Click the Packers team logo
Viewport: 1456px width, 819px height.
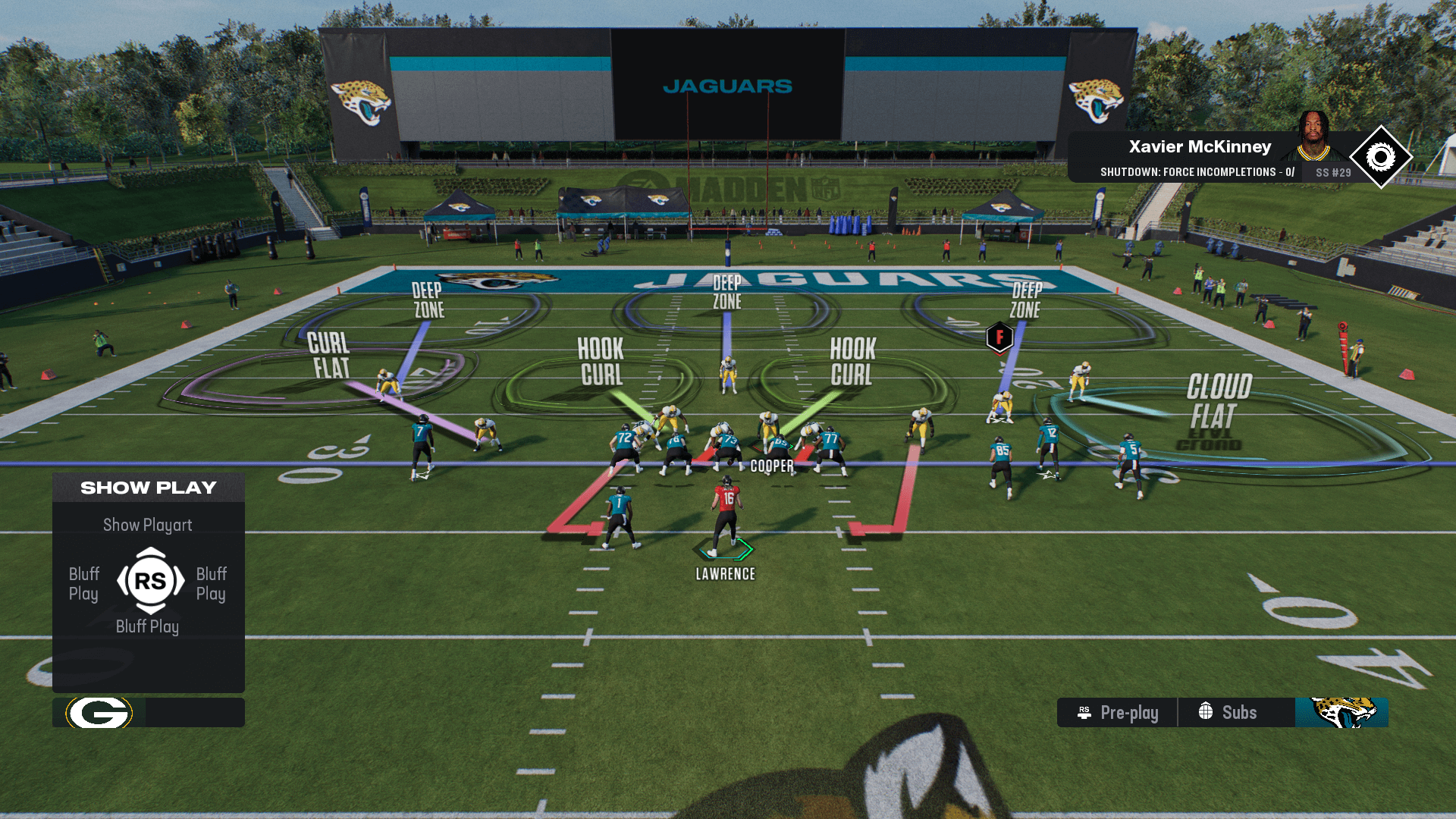[99, 713]
